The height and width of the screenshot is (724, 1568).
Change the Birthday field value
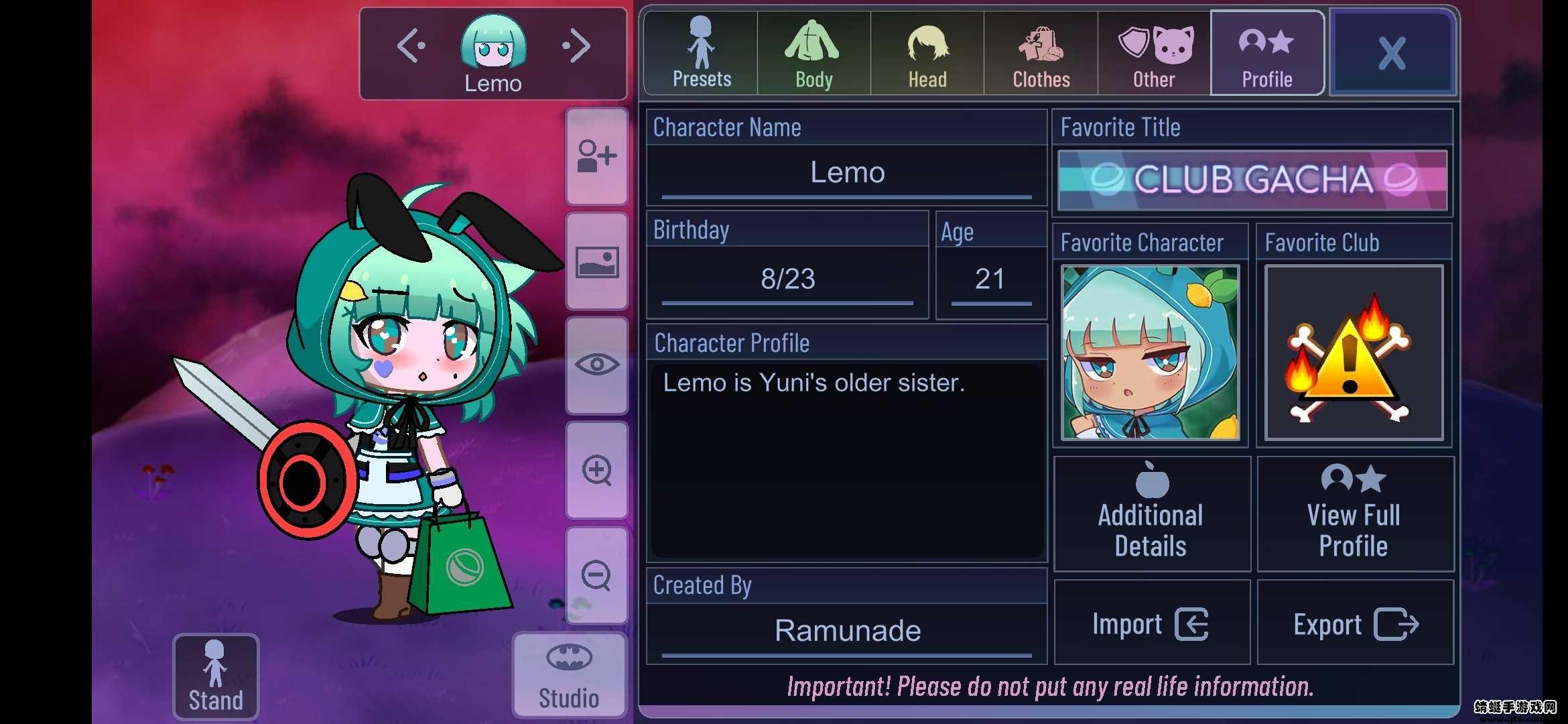point(787,279)
